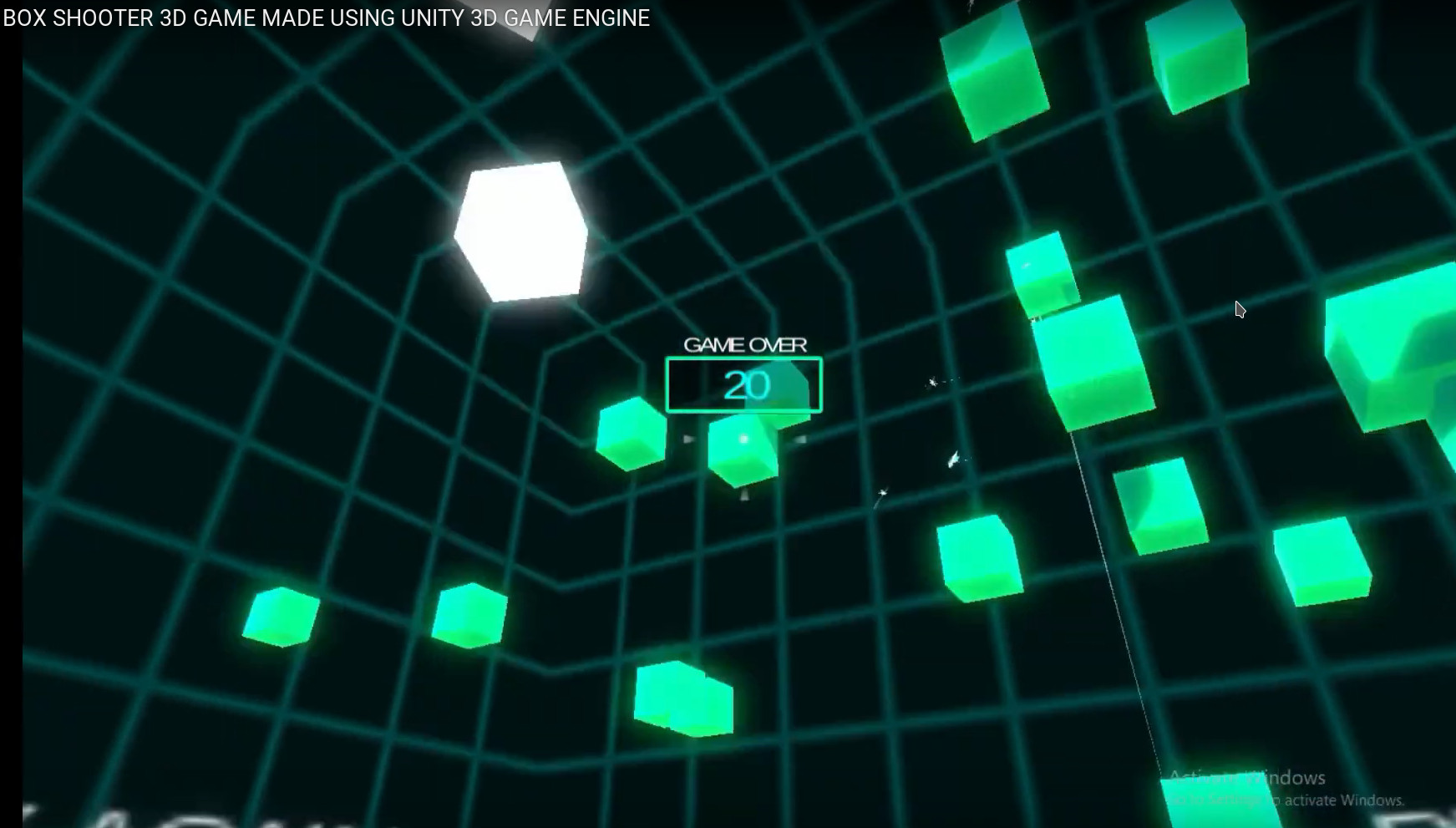Click the video title BOX SHOOTER 3D GAME
Image resolution: width=1456 pixels, height=828 pixels.
click(x=326, y=17)
